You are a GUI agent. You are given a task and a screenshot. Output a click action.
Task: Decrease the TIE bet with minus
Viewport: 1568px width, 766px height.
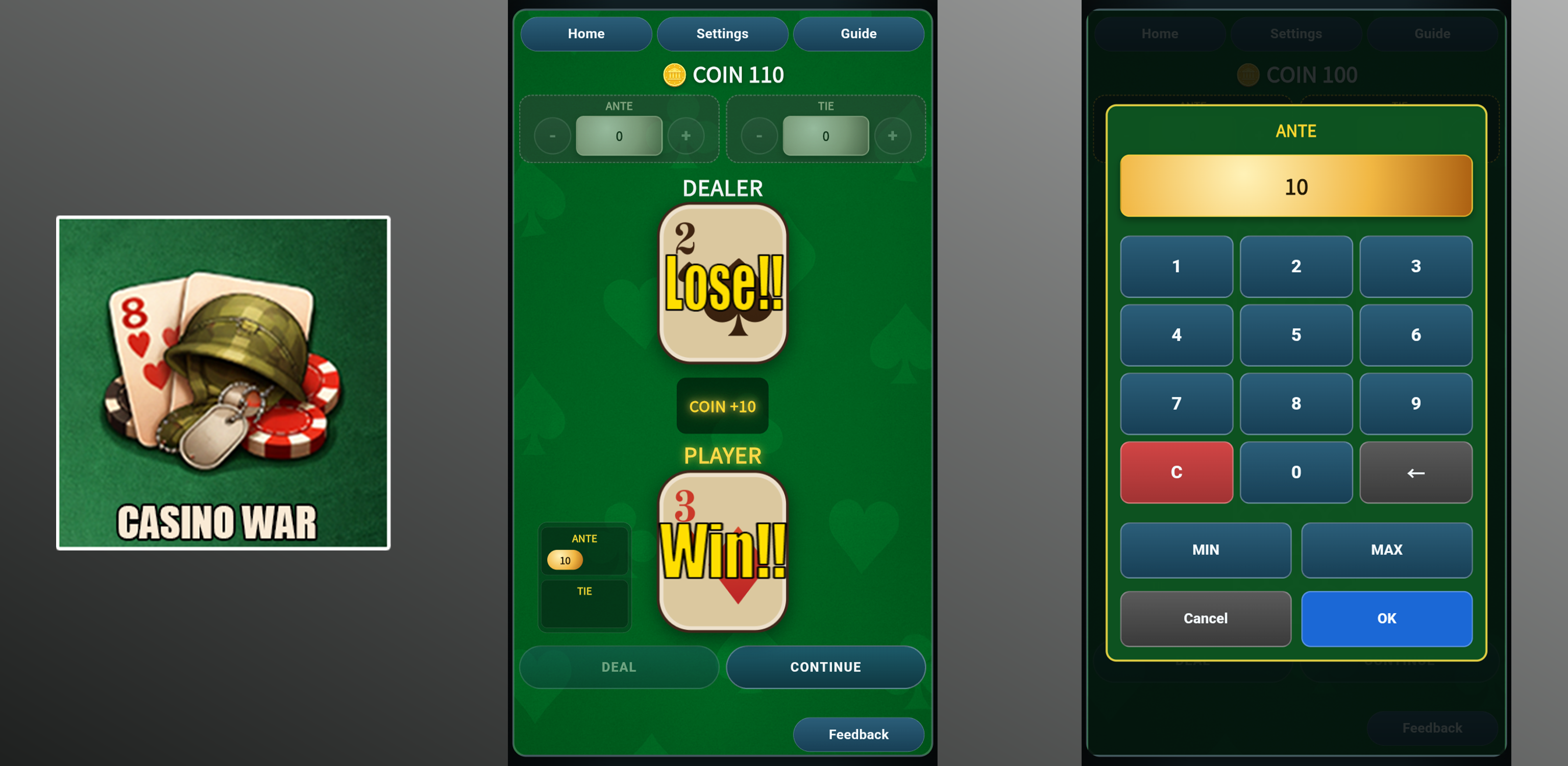[759, 136]
